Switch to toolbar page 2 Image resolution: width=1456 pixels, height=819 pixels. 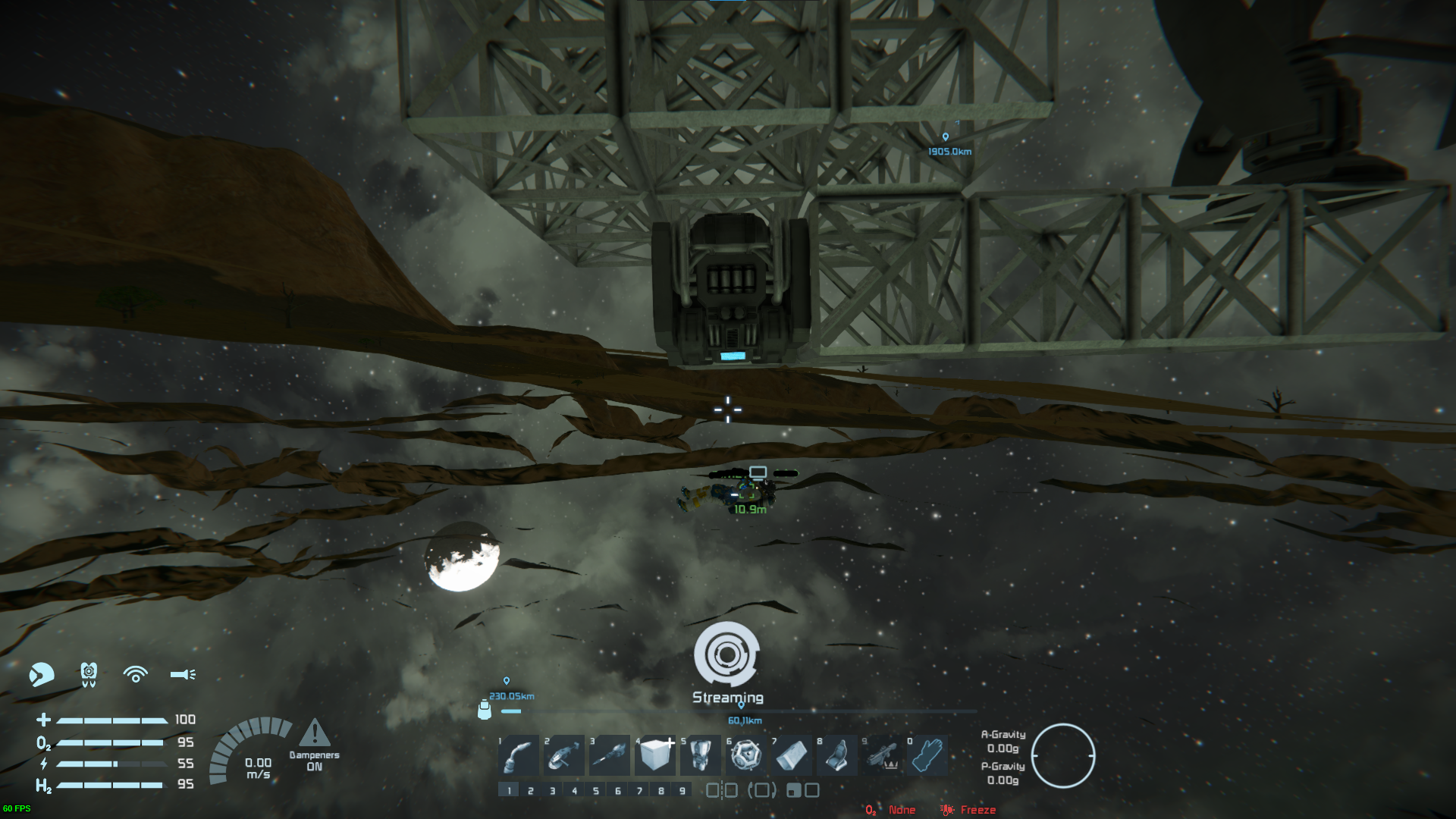[x=531, y=791]
